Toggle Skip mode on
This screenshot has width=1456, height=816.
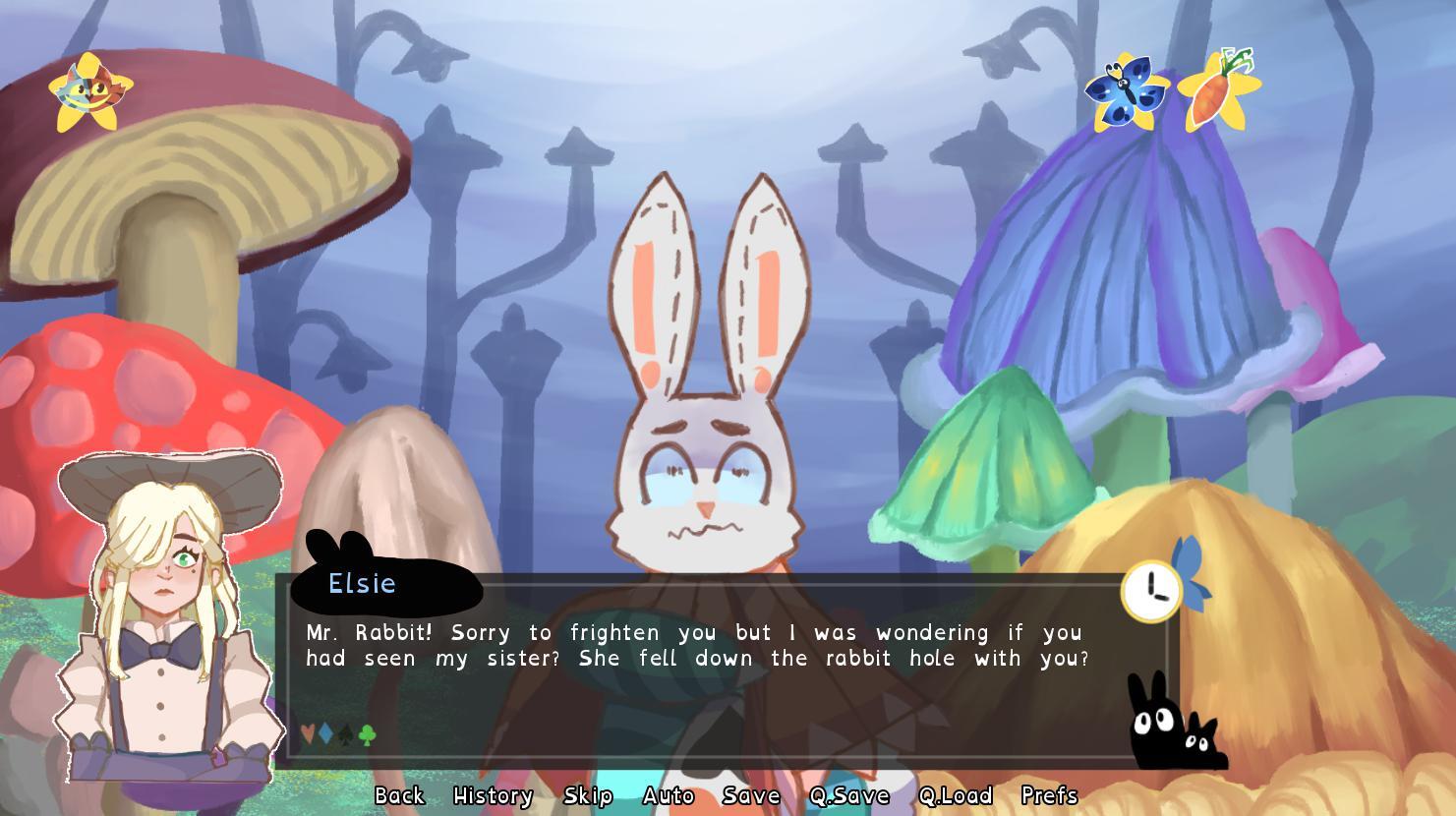click(x=588, y=795)
